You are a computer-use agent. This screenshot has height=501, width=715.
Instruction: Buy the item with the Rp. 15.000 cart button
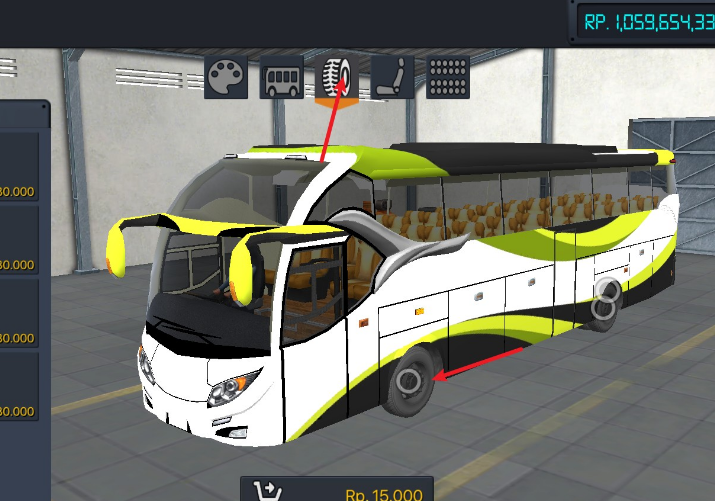[337, 491]
